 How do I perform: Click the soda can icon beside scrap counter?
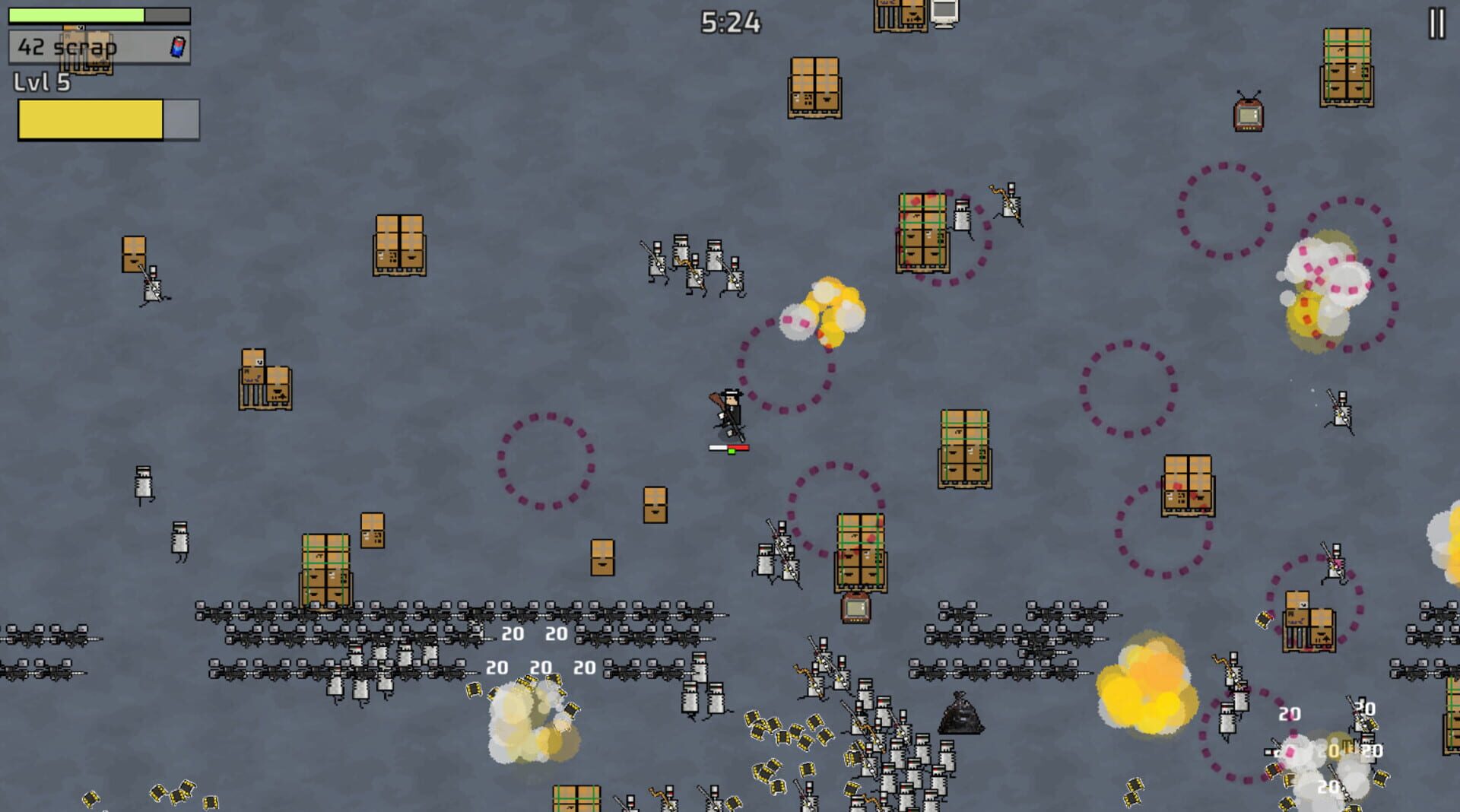tap(176, 46)
